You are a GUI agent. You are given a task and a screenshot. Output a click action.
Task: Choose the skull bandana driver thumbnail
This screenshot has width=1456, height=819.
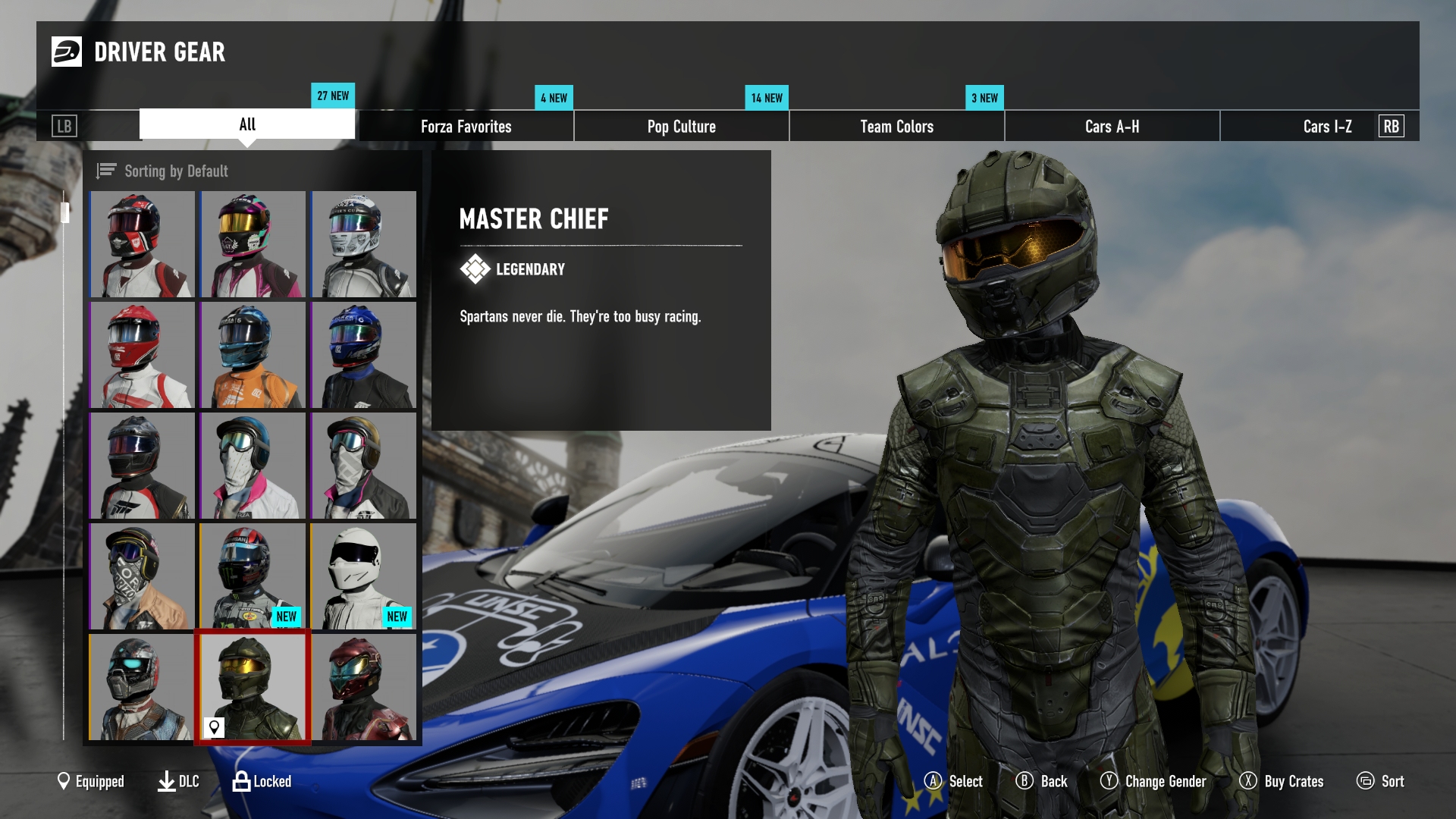142,576
